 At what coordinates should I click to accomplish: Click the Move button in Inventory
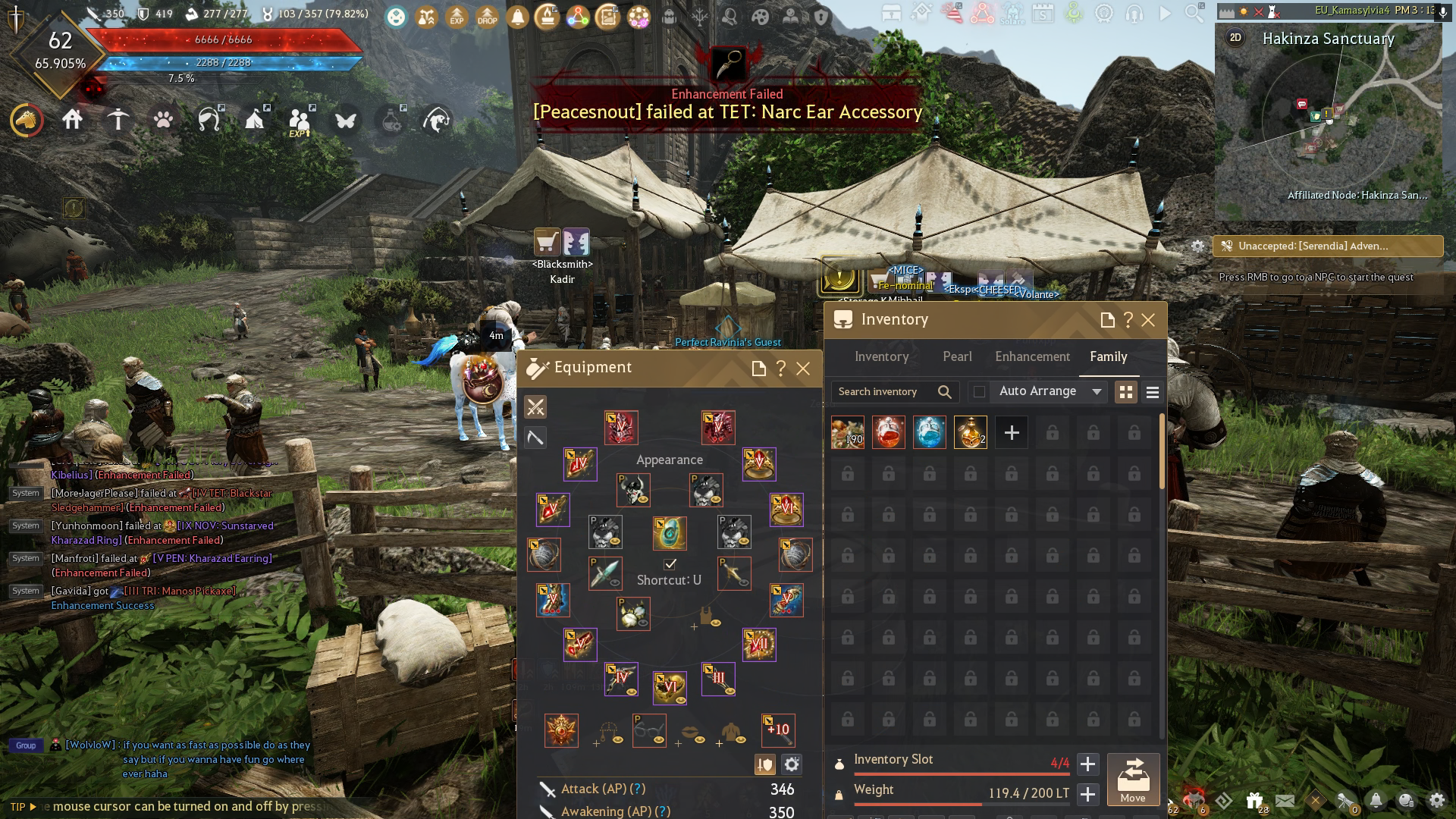(x=1133, y=779)
